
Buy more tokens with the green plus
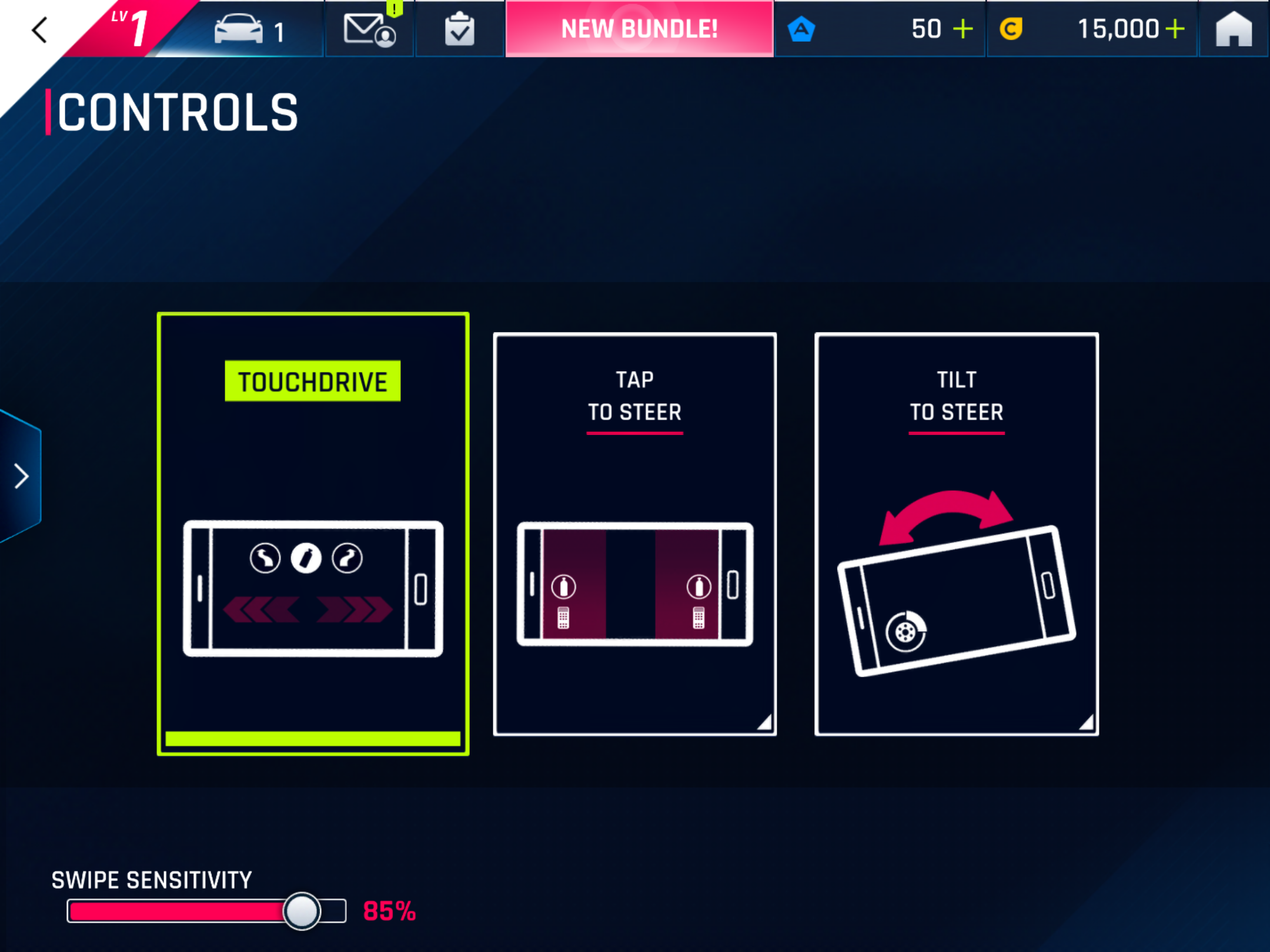pyautogui.click(x=964, y=28)
